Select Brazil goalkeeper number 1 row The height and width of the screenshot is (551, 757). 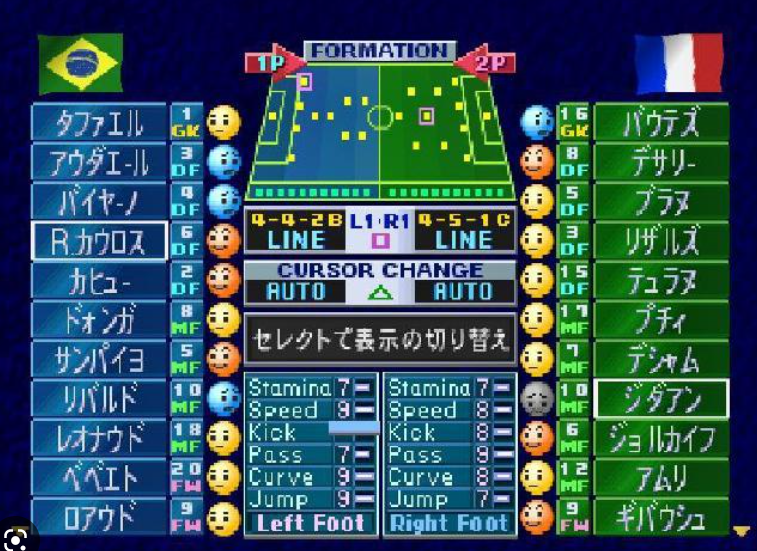click(x=100, y=124)
